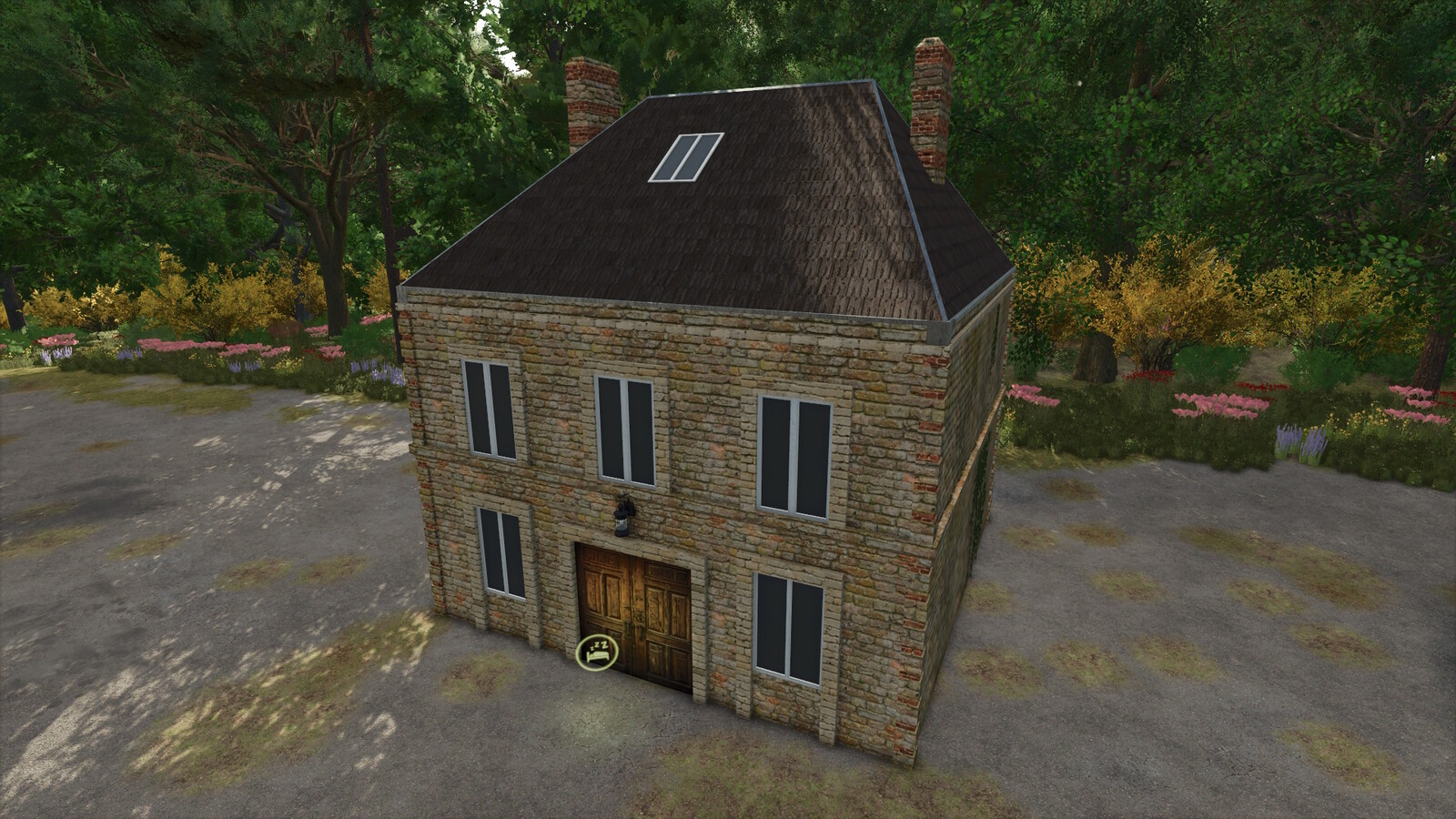Select the lantern above the doorway
This screenshot has height=819, width=1456.
(x=623, y=514)
